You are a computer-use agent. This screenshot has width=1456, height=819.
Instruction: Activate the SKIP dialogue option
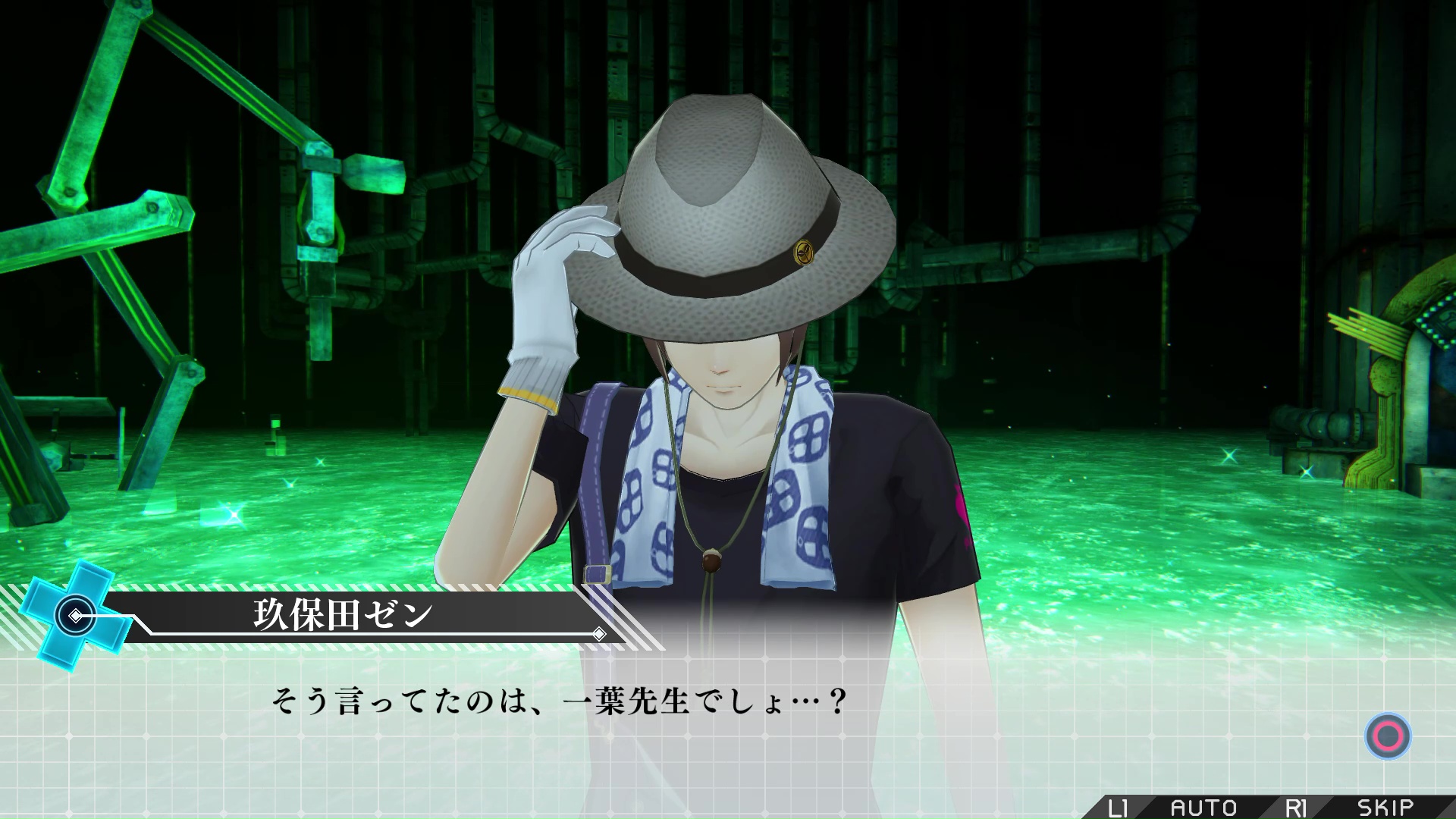pyautogui.click(x=1385, y=808)
